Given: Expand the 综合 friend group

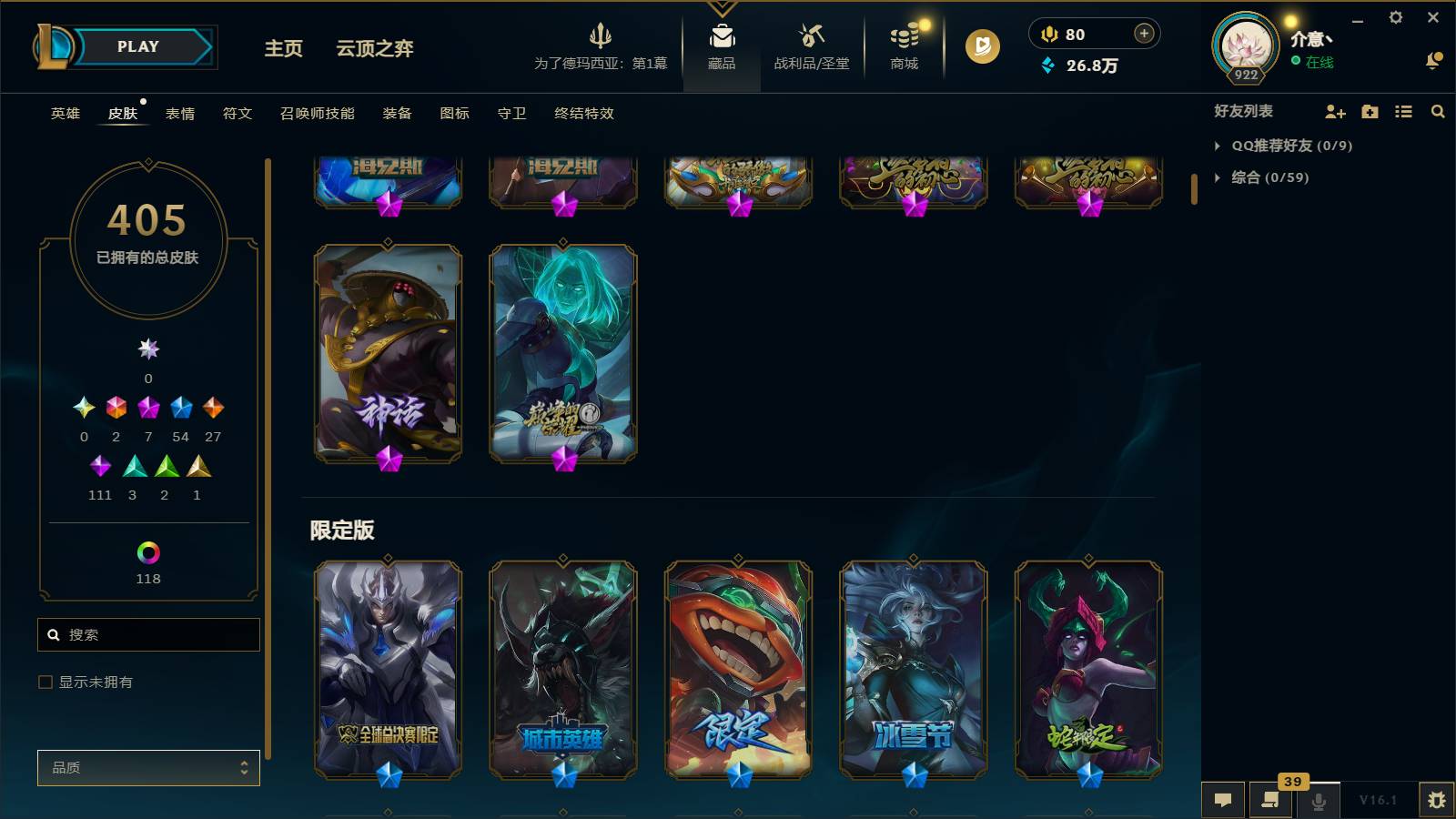Looking at the screenshot, I should (x=1218, y=178).
